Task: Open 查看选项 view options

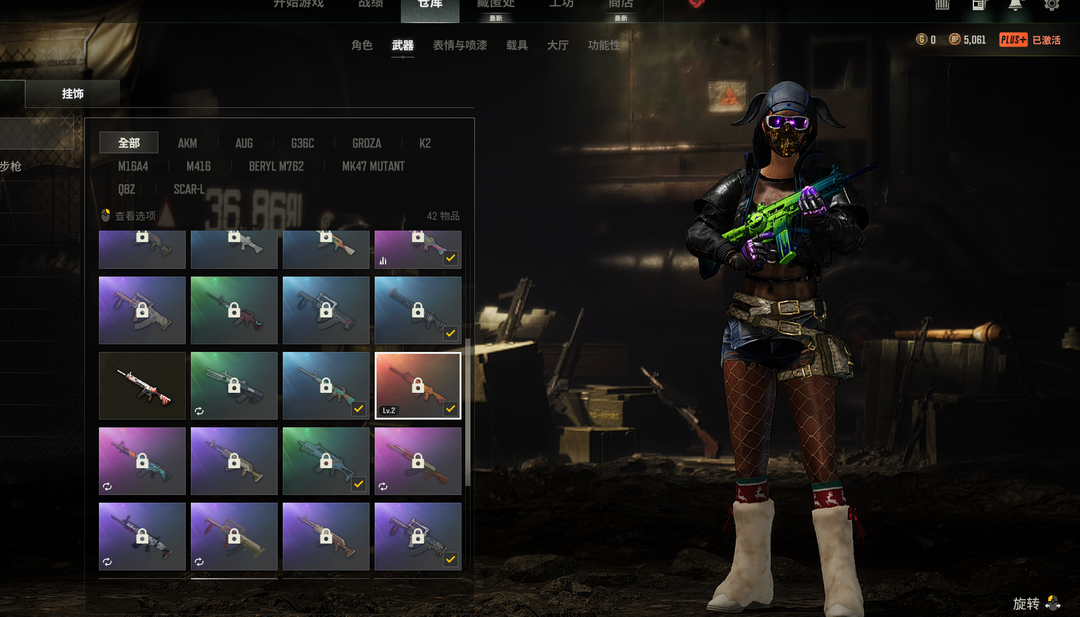Action: point(130,216)
